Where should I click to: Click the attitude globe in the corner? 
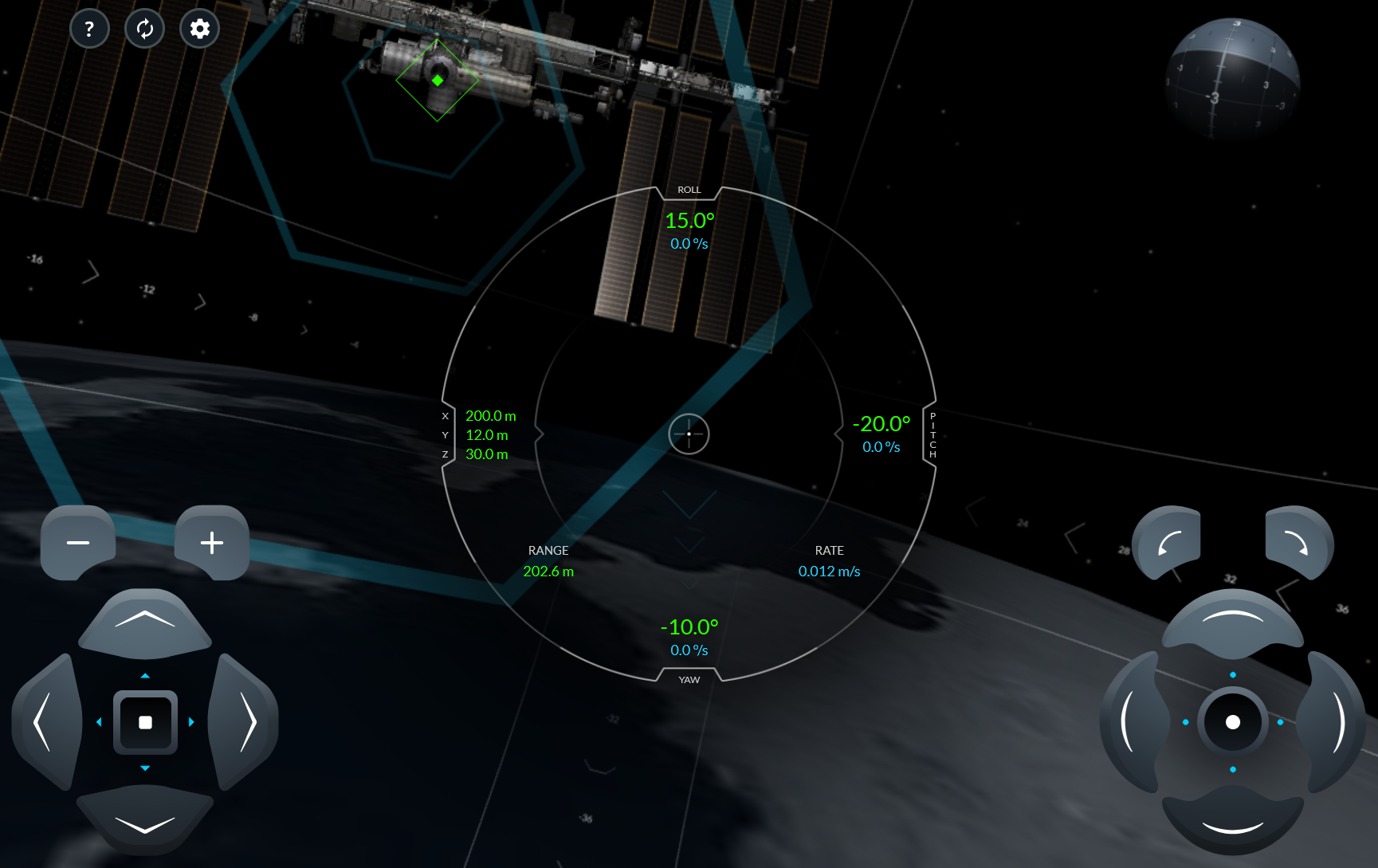[1232, 79]
